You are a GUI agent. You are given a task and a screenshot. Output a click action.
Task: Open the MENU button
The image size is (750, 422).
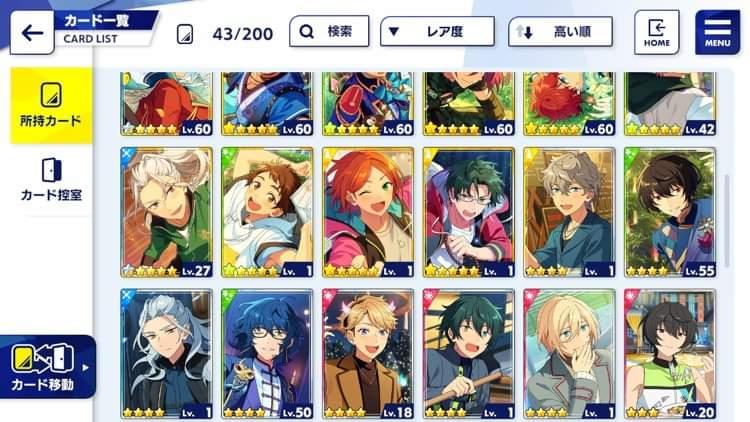pos(717,31)
